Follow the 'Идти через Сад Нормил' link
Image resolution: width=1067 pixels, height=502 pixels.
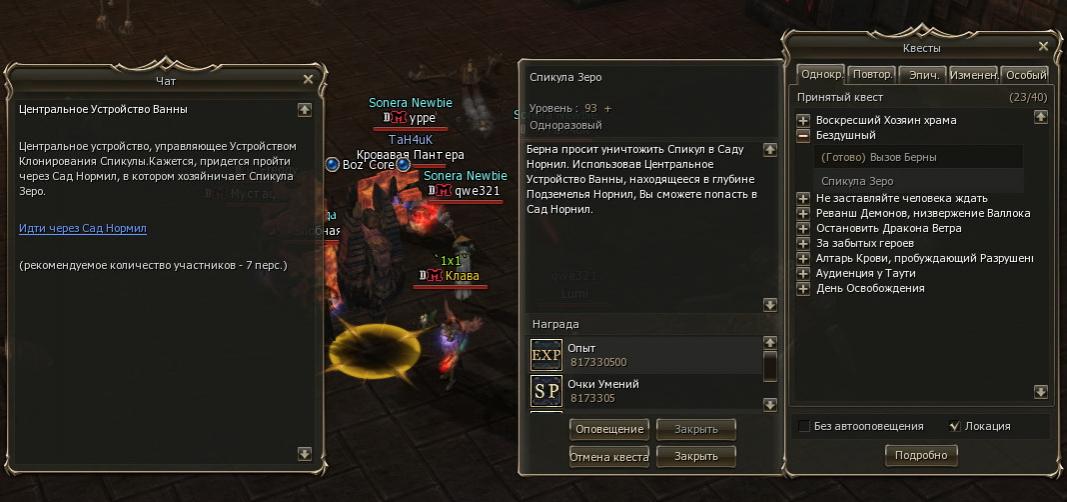[83, 228]
